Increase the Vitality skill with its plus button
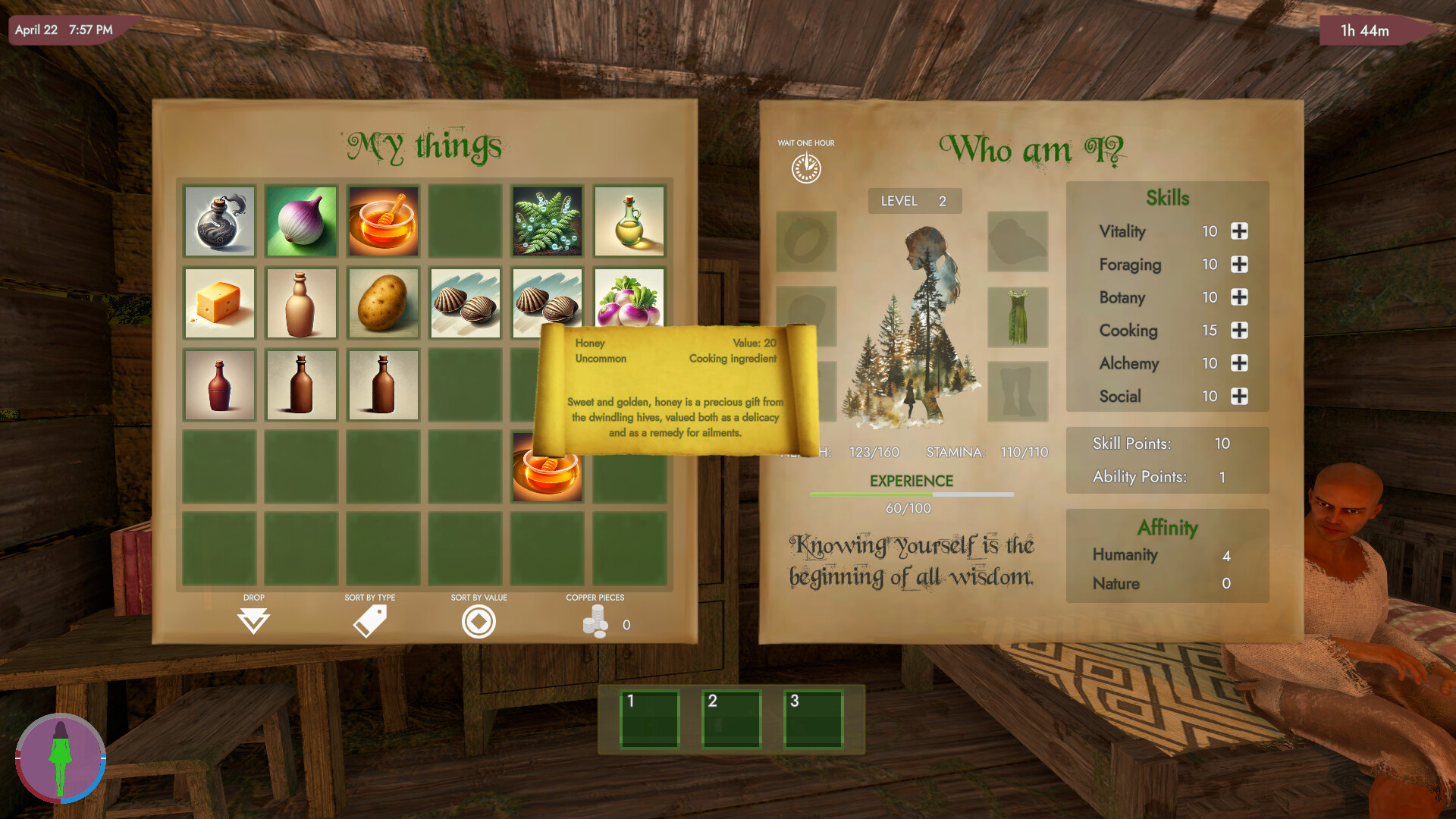 (1239, 231)
